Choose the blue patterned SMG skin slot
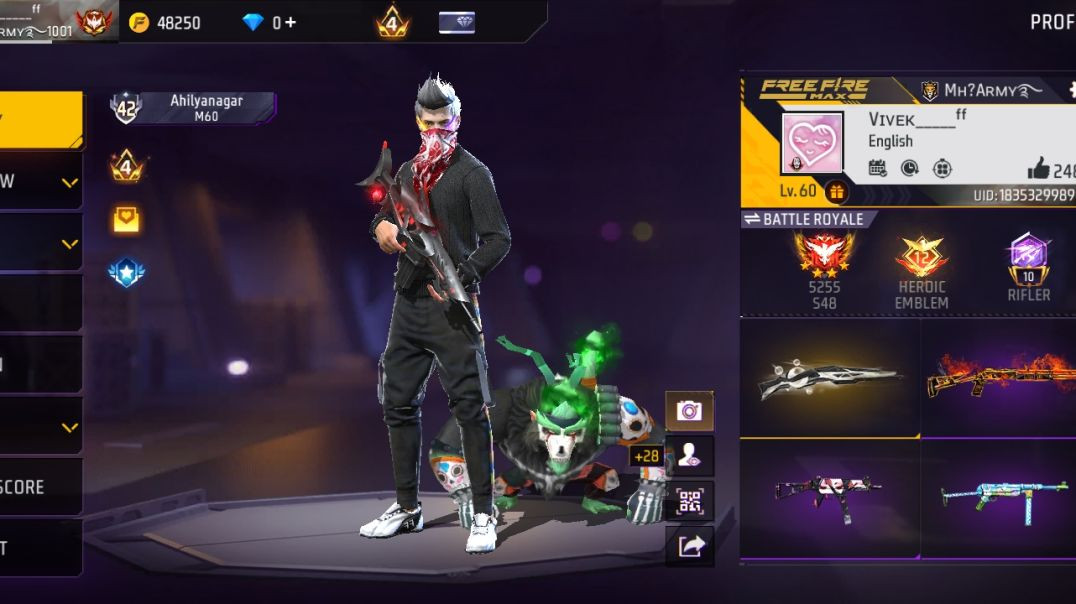This screenshot has height=604, width=1076. 998,494
